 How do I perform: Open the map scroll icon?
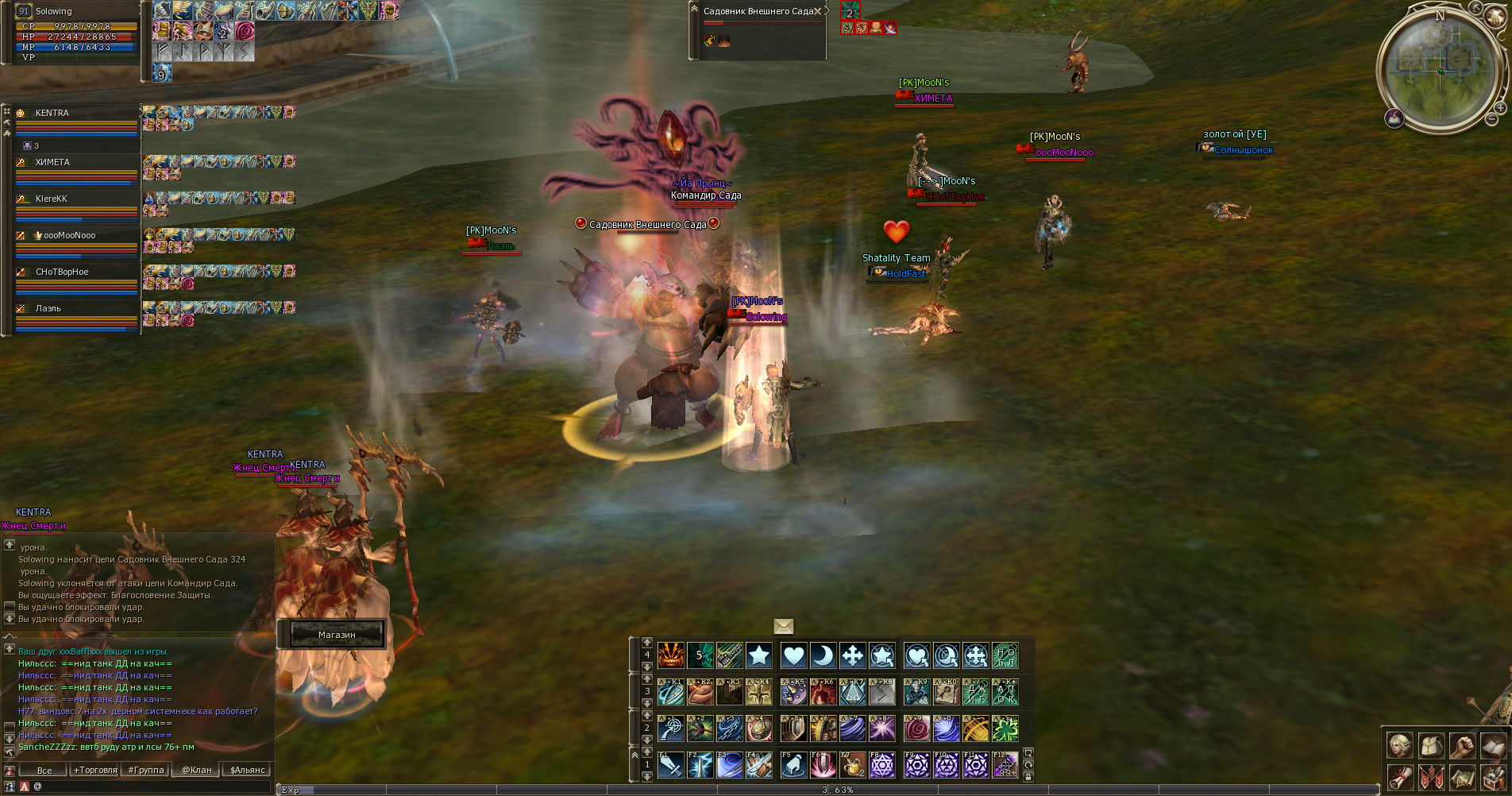pos(1462,777)
